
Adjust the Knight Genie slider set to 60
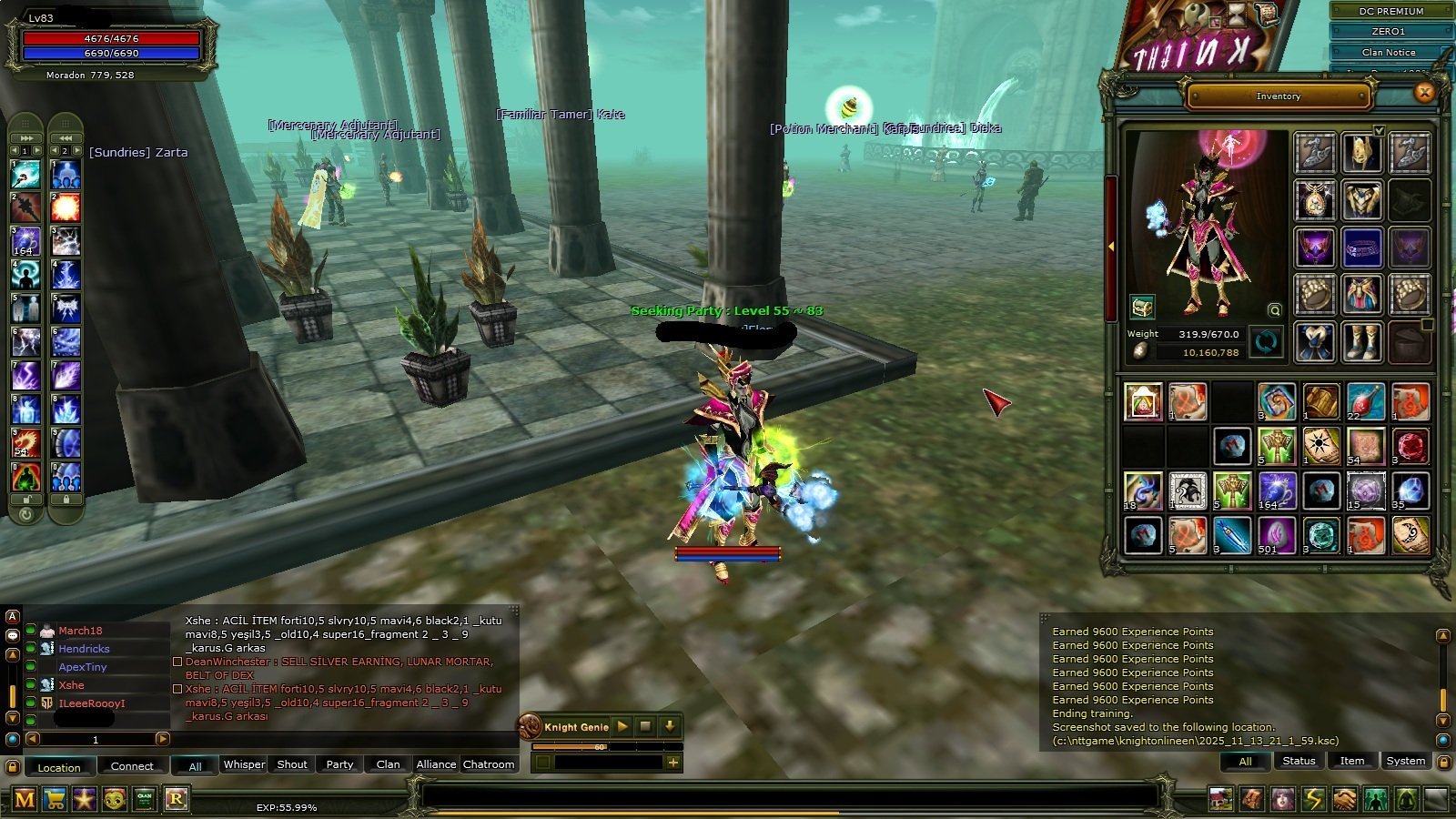600,745
